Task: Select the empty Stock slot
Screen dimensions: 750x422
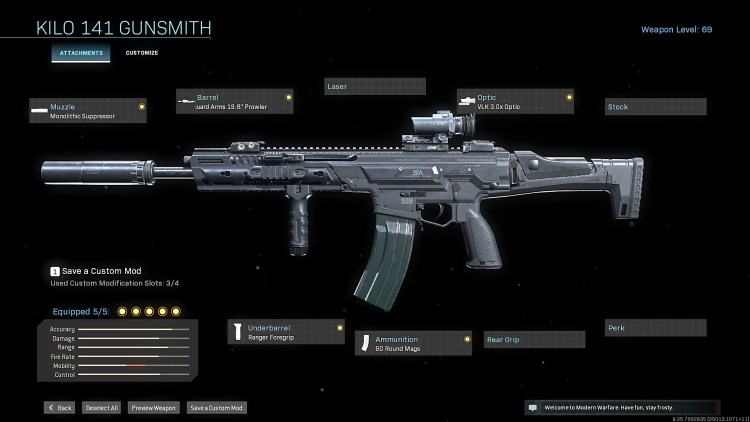Action: [655, 107]
